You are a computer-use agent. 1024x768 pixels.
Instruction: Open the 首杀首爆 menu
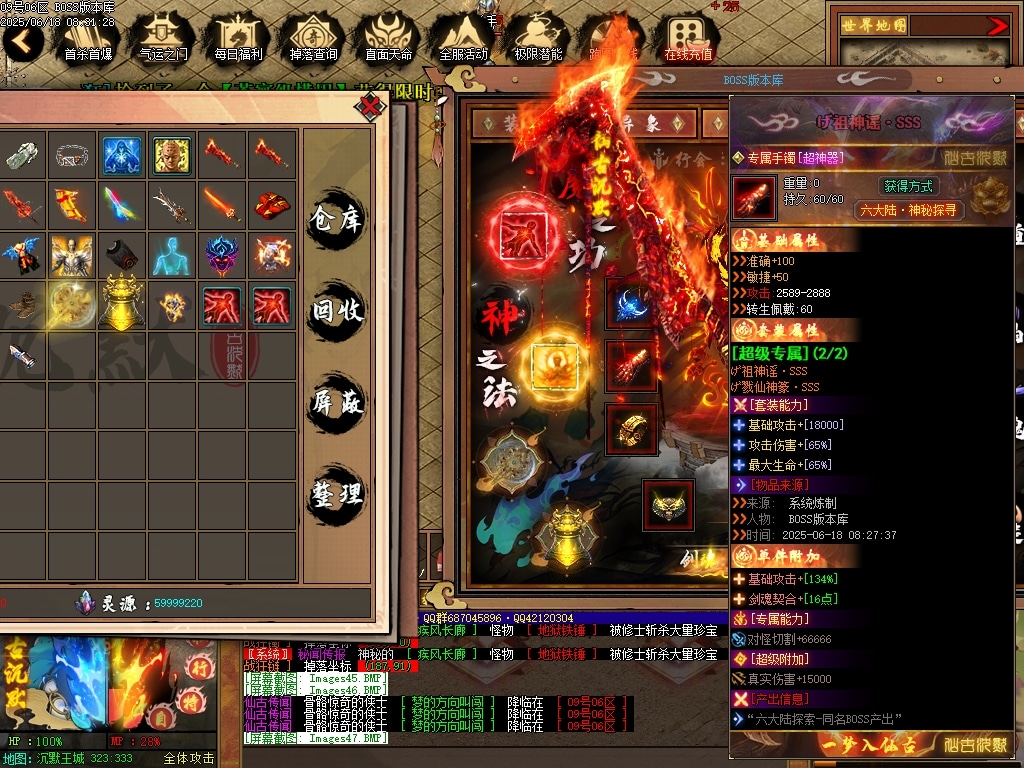[87, 38]
